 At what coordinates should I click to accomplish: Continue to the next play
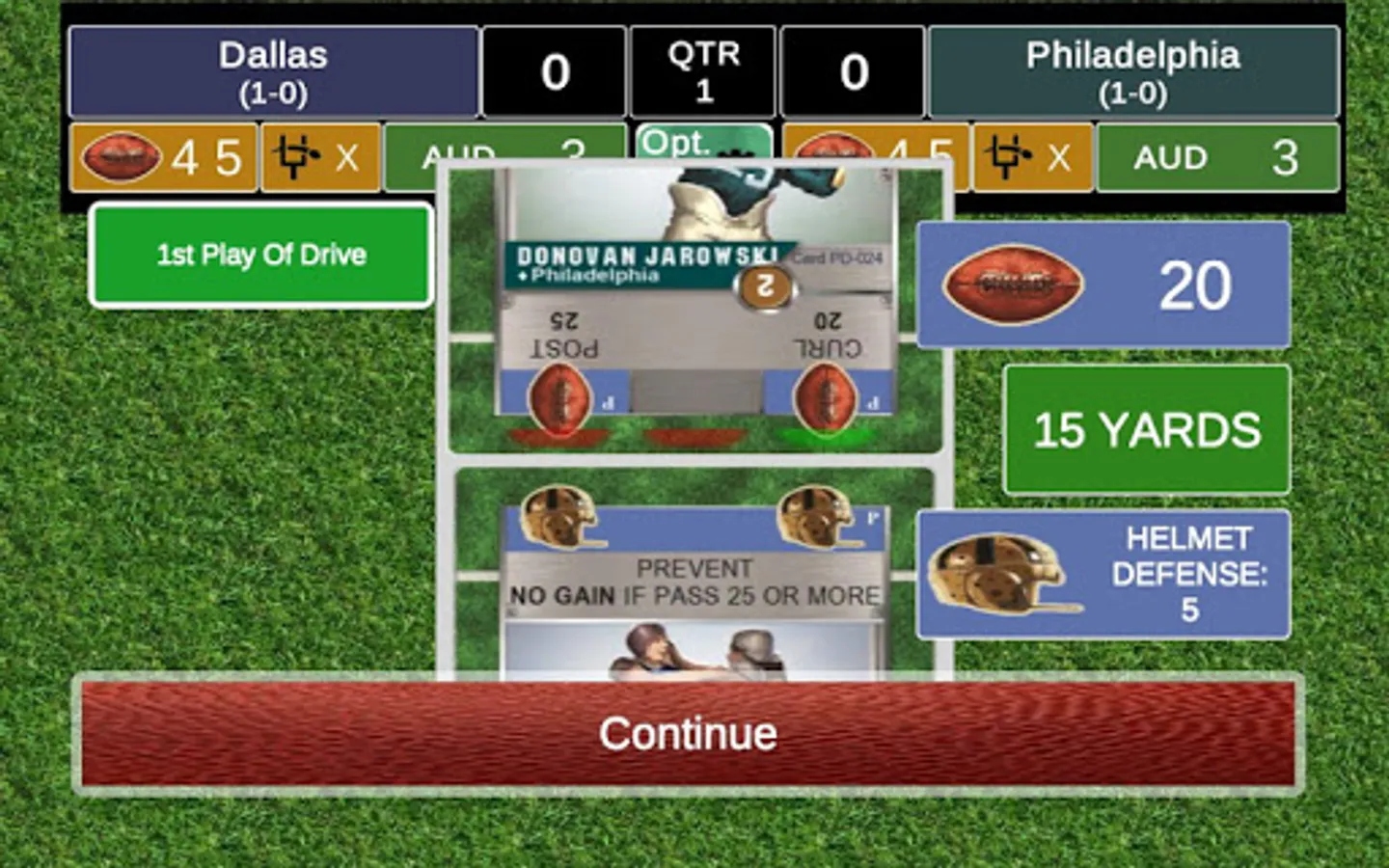click(x=687, y=735)
